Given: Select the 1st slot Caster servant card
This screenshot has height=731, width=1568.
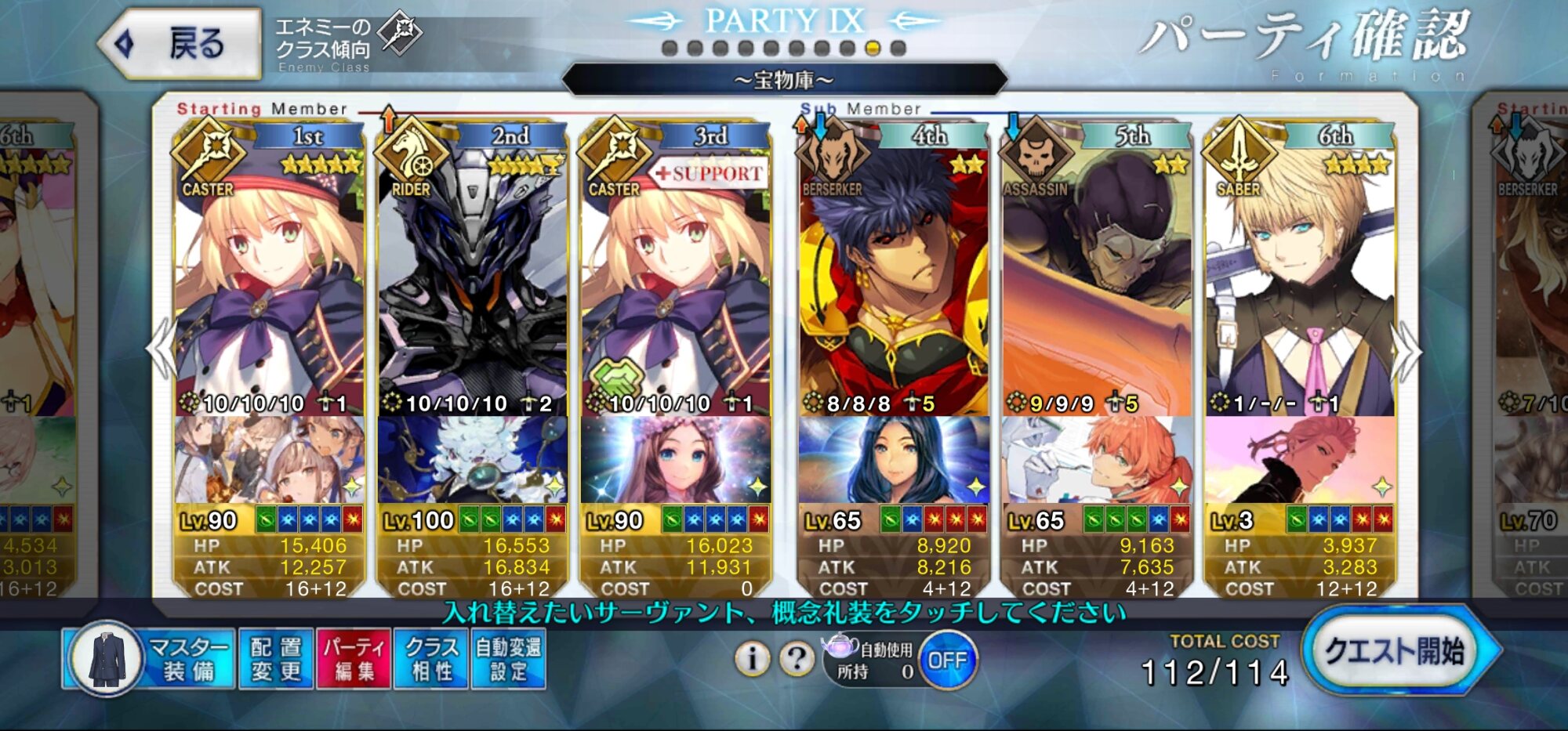Looking at the screenshot, I should 269,282.
